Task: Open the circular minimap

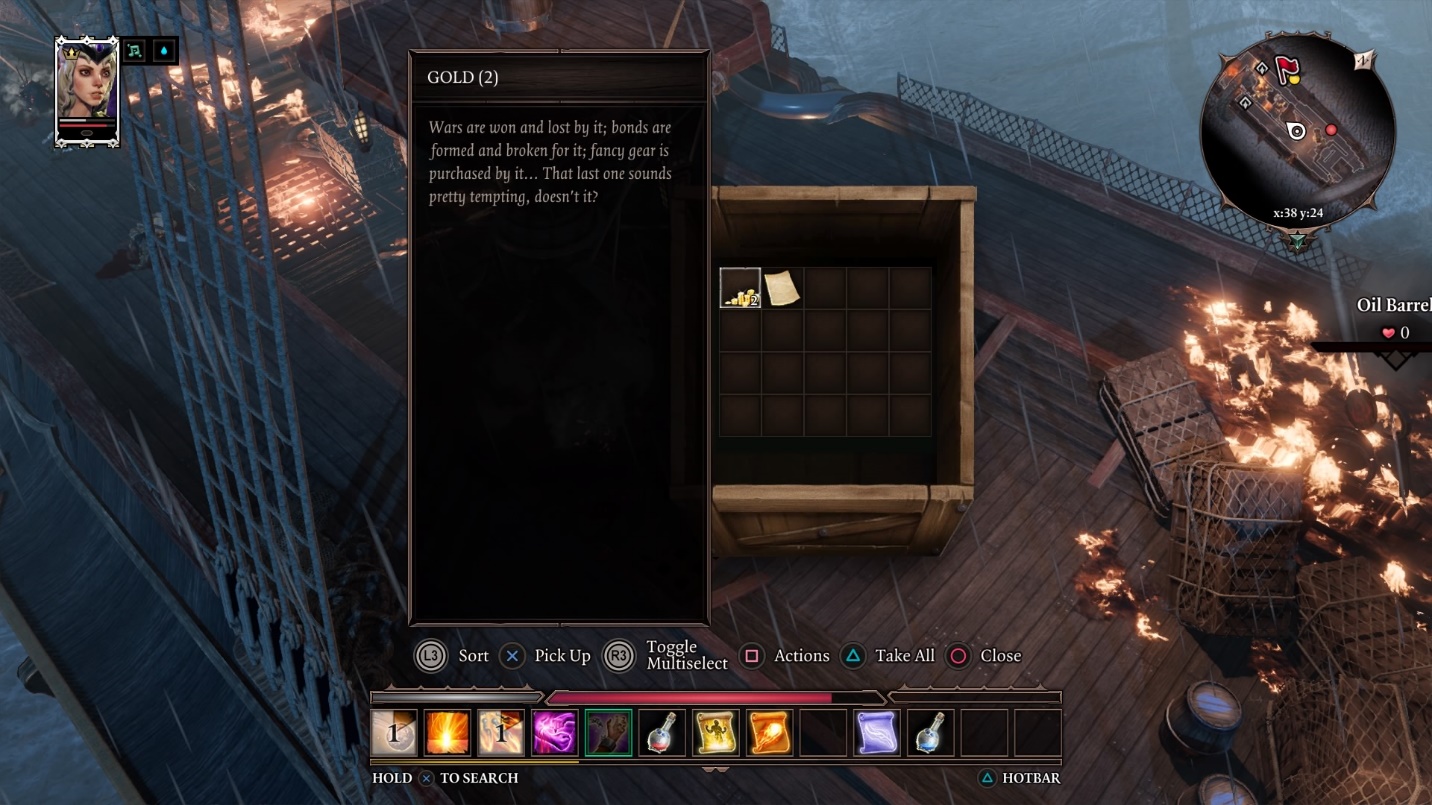Action: pos(1296,130)
